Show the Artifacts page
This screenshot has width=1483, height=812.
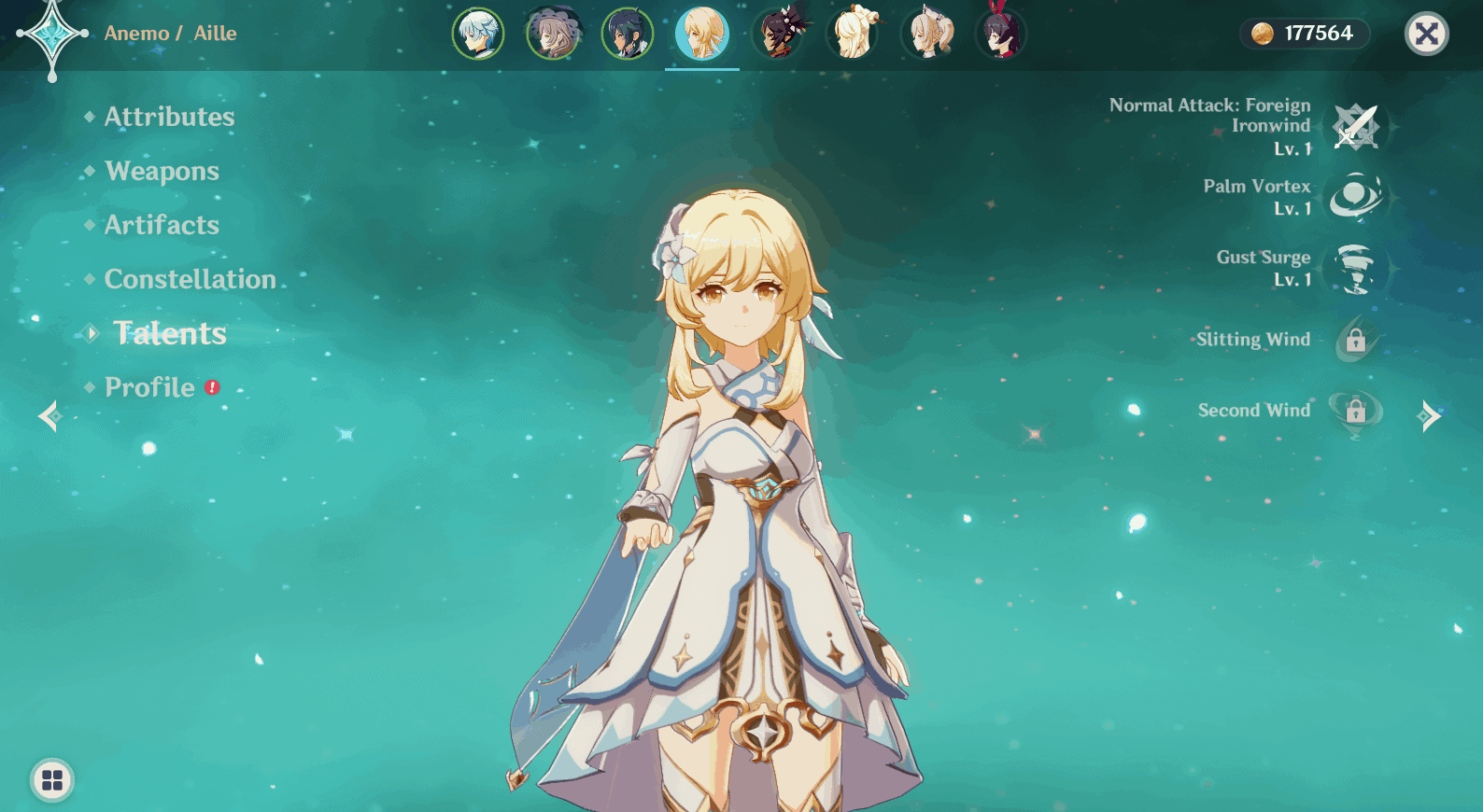click(x=162, y=225)
